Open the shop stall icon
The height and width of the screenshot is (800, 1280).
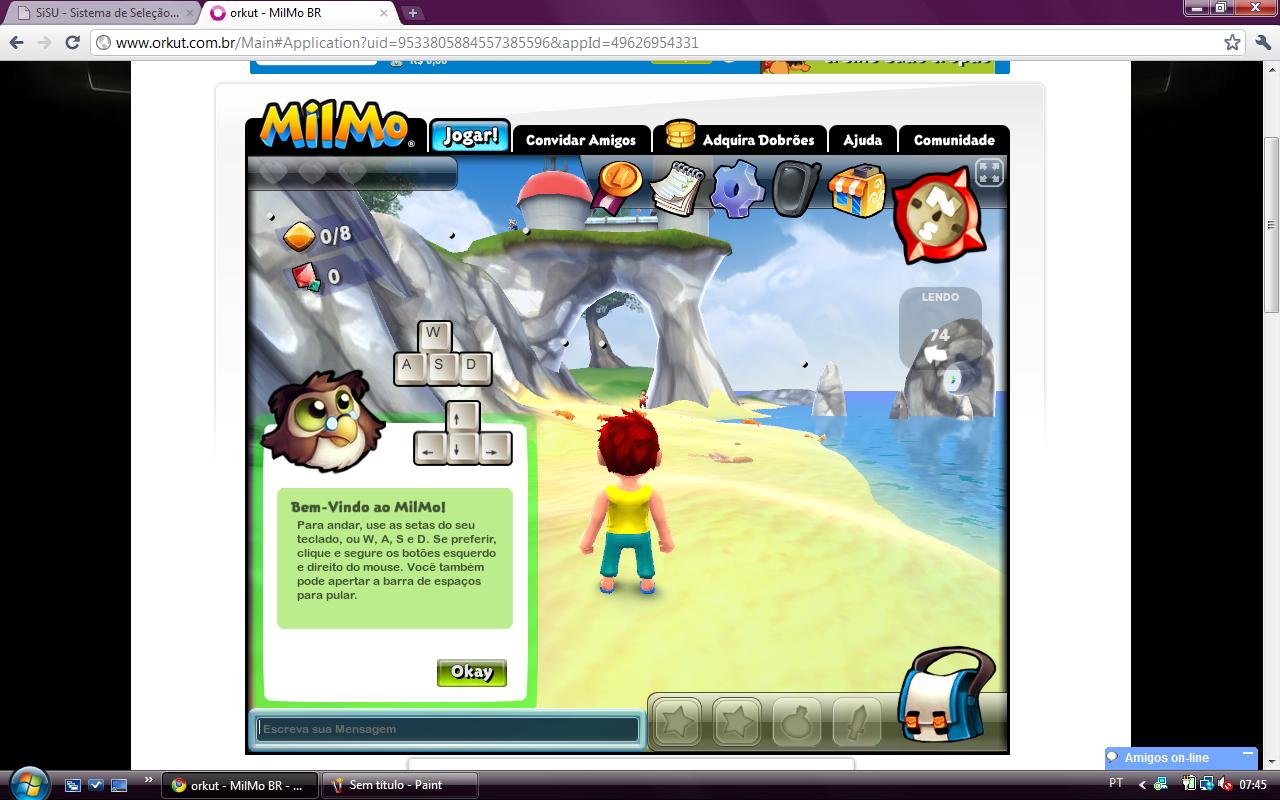[x=856, y=189]
